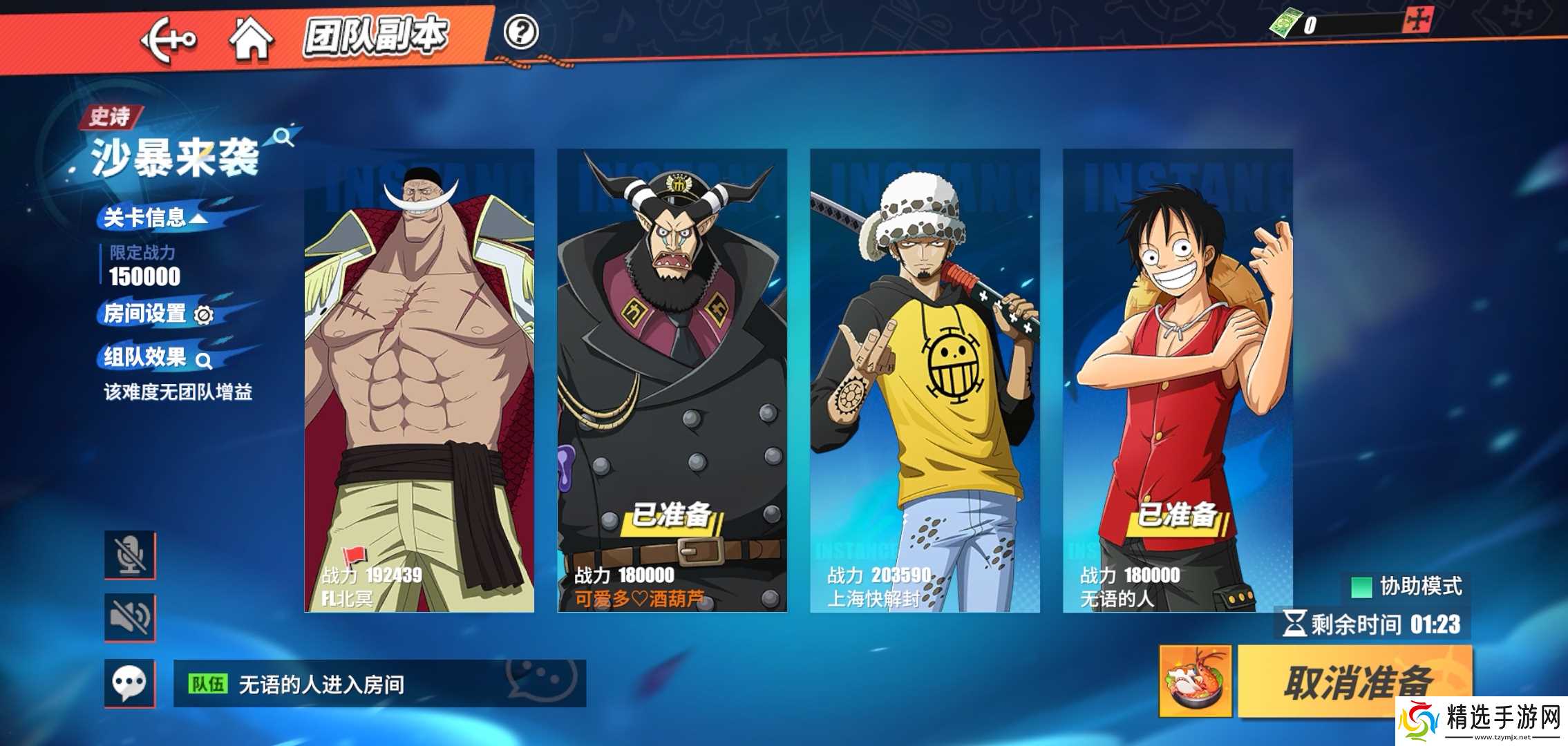This screenshot has width=1568, height=746.
Task: Select Whitebeard player card FL北冥
Action: coord(419,380)
